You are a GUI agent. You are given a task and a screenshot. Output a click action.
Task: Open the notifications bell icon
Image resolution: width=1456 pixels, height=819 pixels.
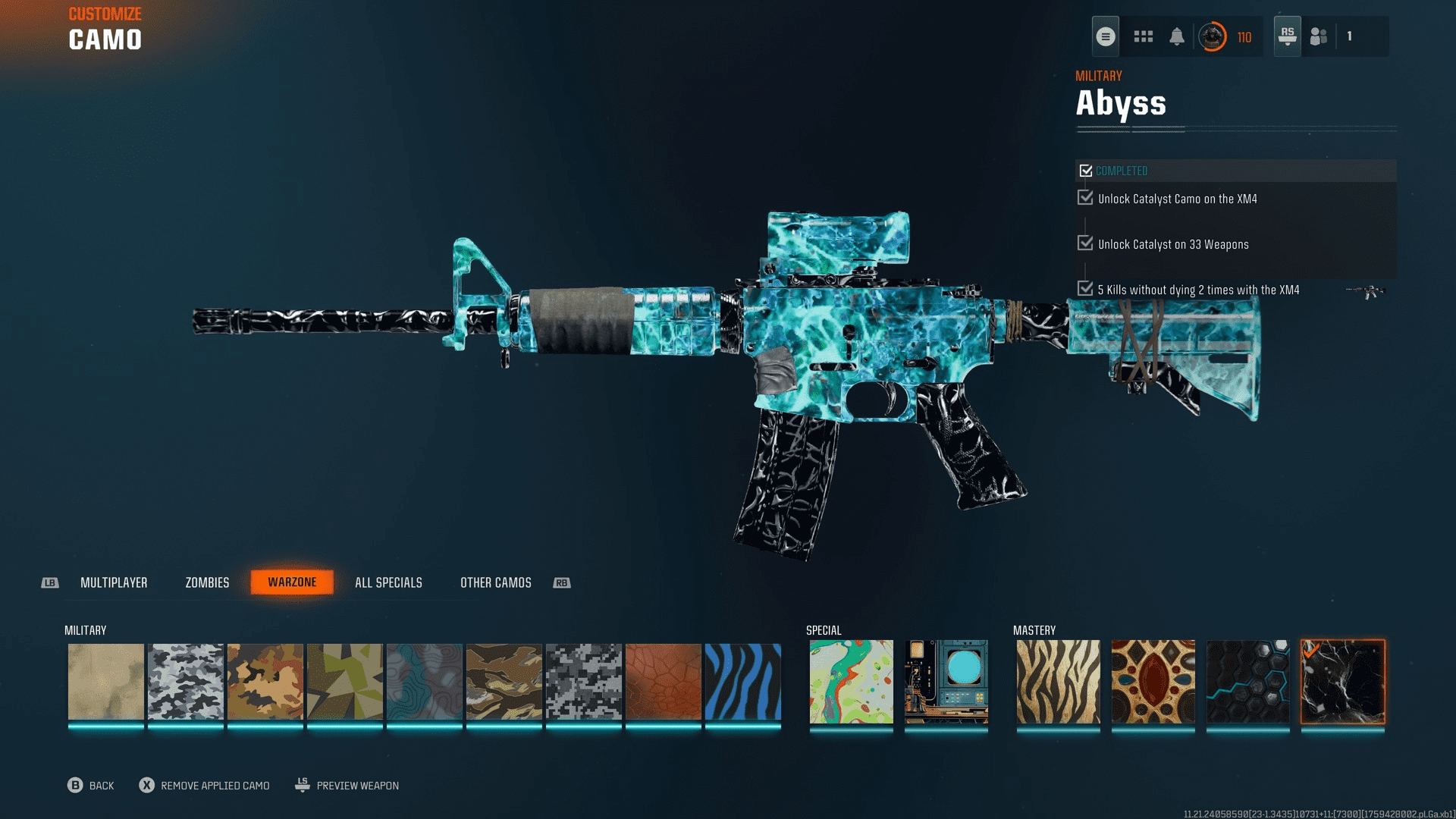[x=1177, y=36]
